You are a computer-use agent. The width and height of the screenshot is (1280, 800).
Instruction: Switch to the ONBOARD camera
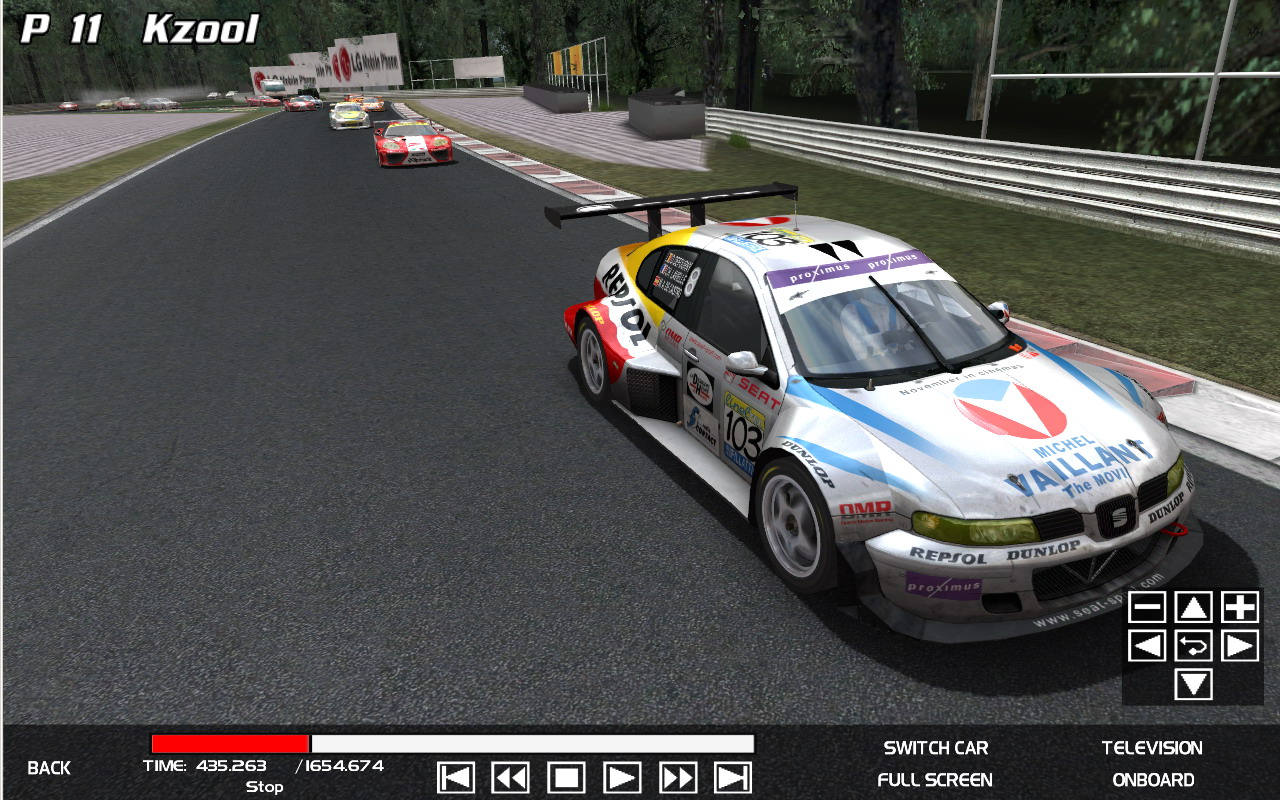click(x=1152, y=780)
